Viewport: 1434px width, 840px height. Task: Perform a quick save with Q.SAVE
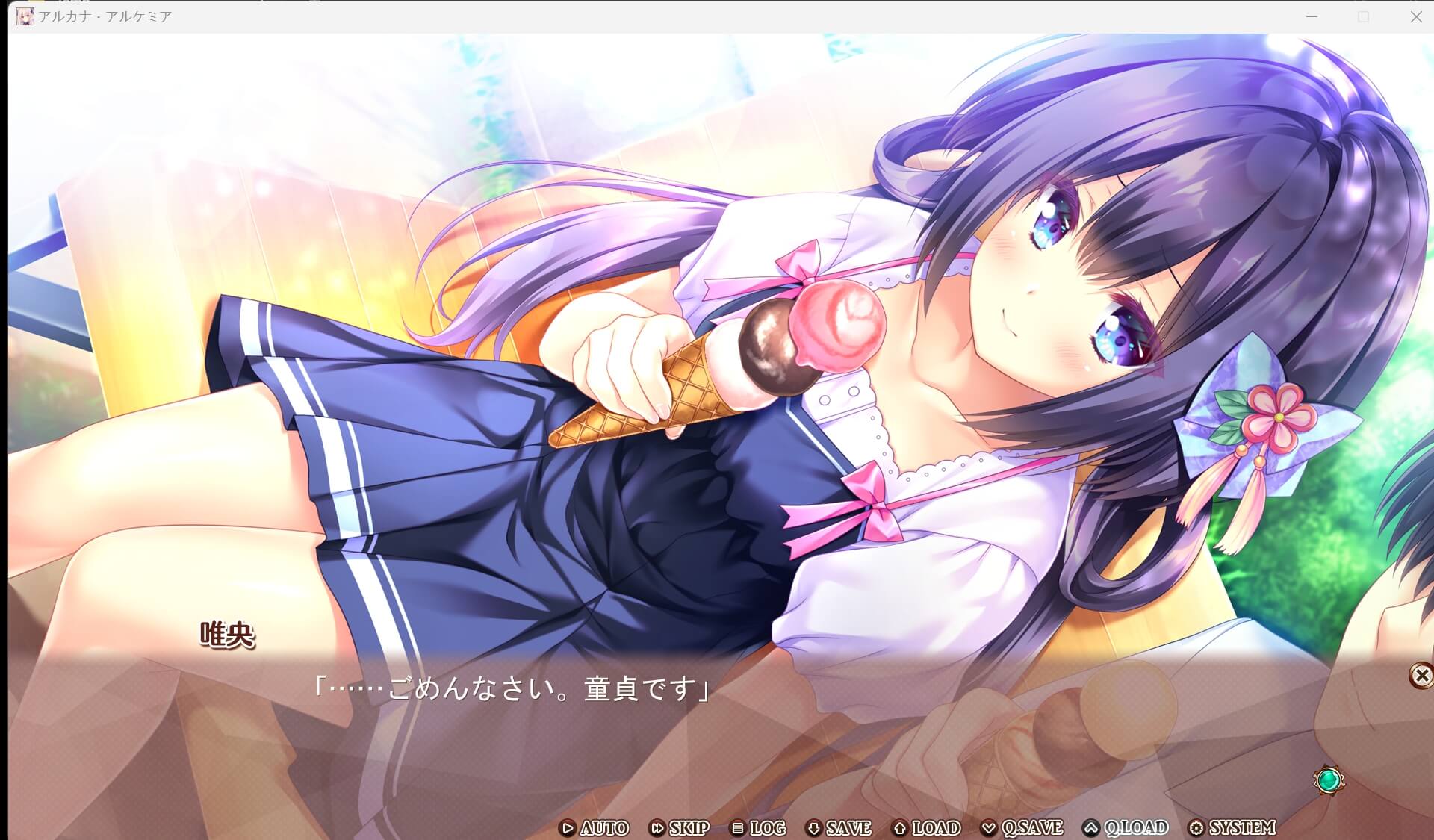coord(1032,828)
